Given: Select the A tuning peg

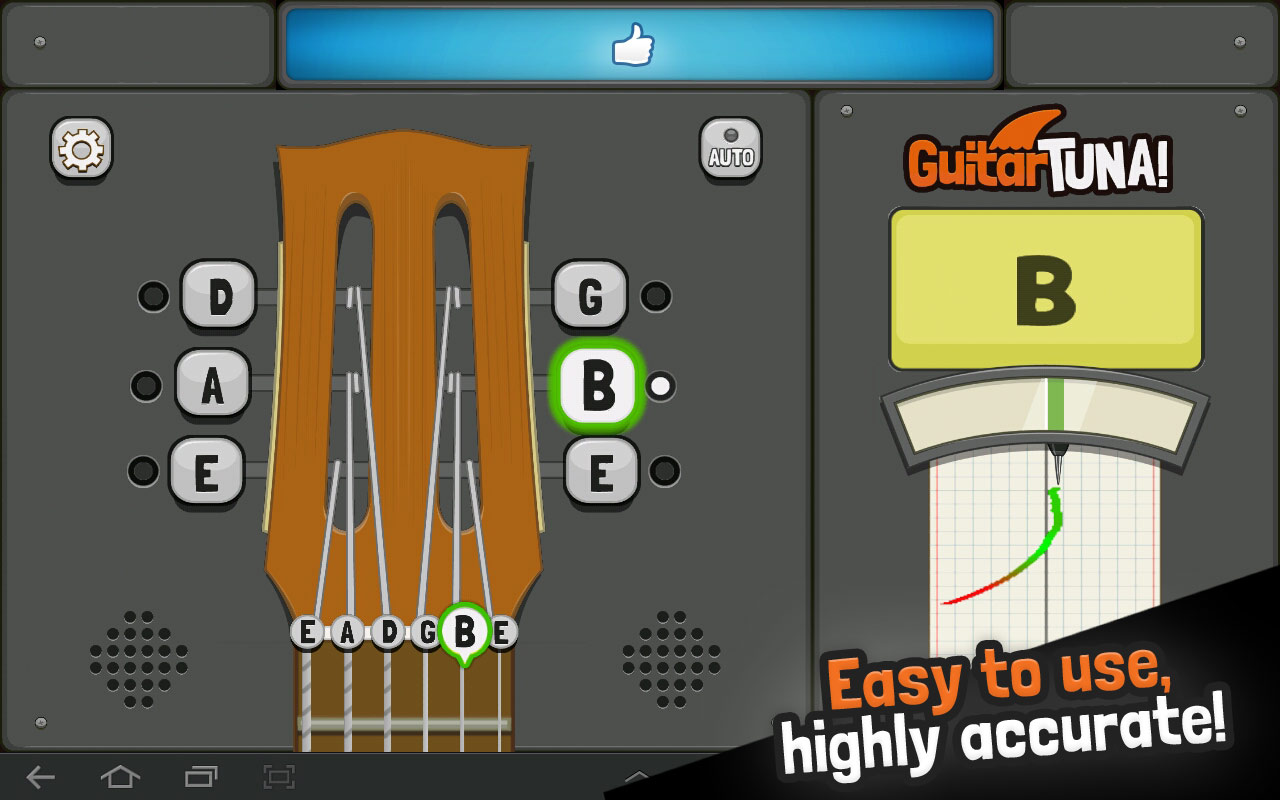Looking at the screenshot, I should click(210, 385).
